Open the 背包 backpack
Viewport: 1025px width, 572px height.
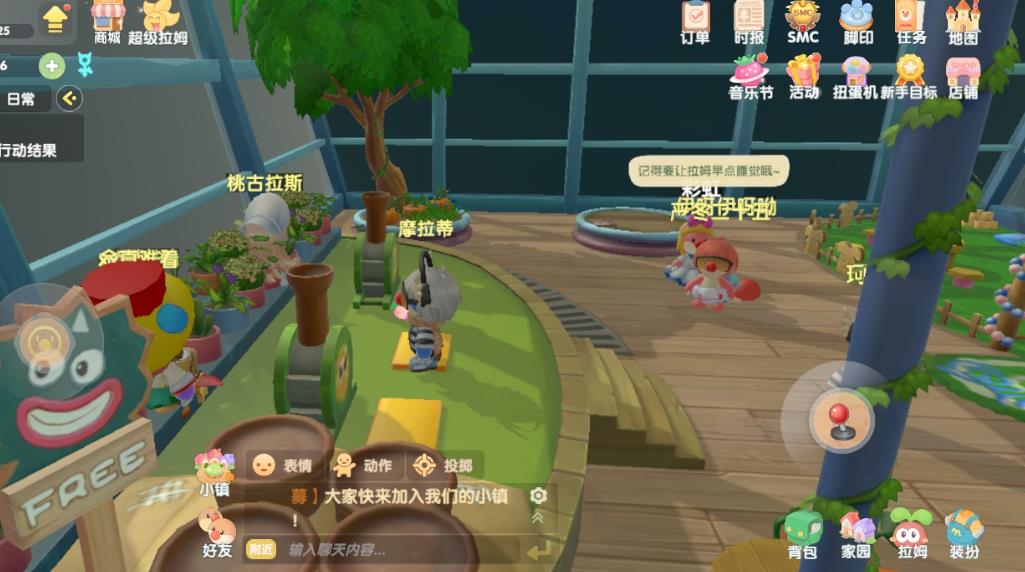pos(802,534)
